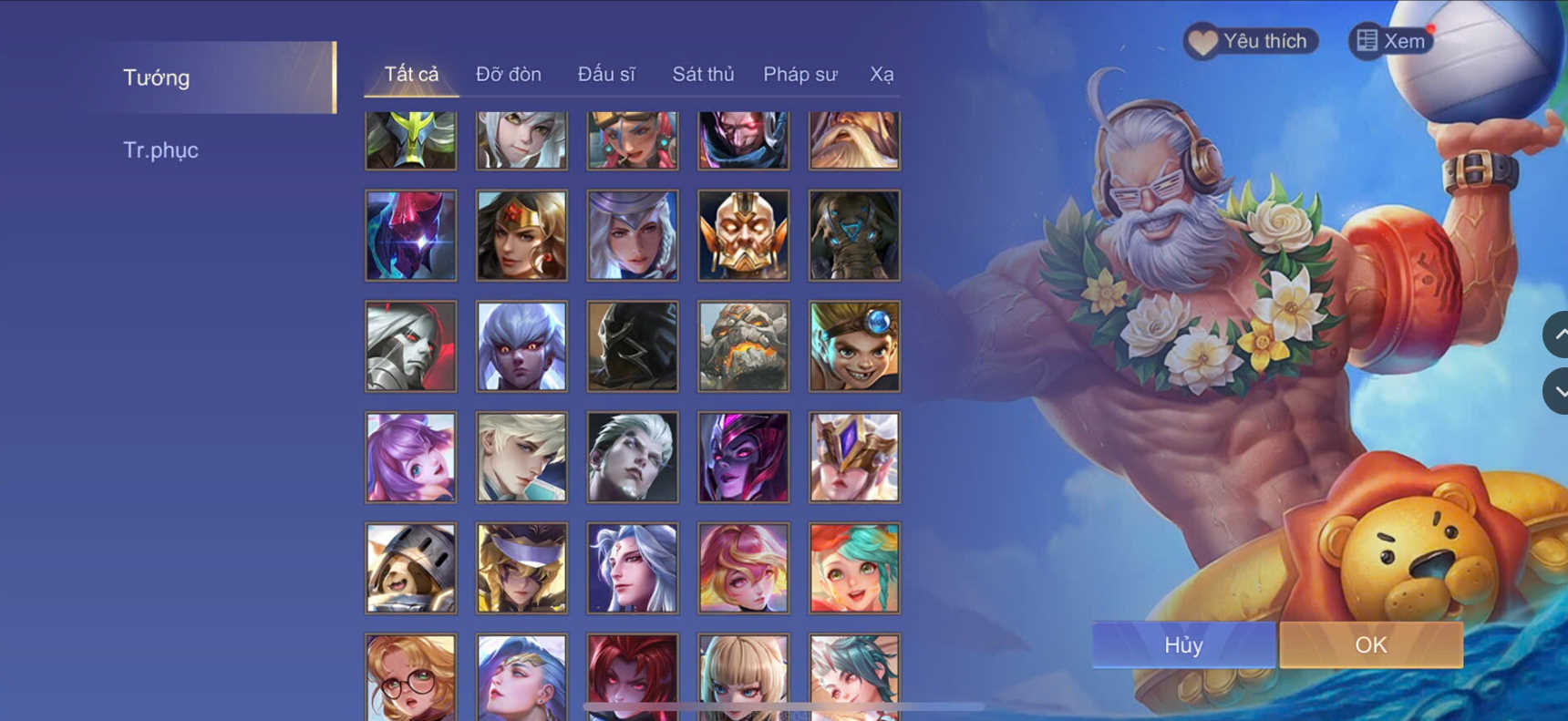
Task: Open the Đấu sĩ hero filter
Action: point(607,74)
